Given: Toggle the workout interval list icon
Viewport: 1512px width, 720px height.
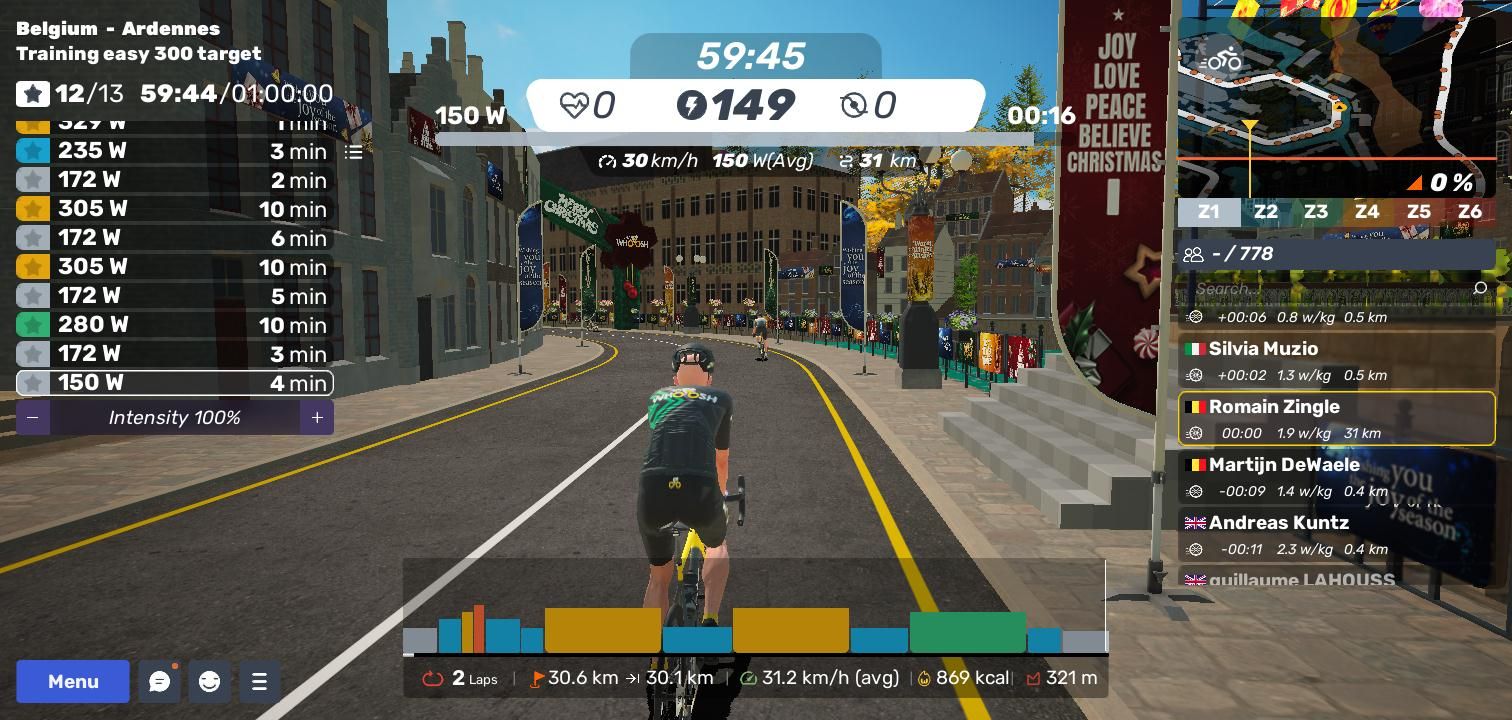Looking at the screenshot, I should pyautogui.click(x=354, y=152).
